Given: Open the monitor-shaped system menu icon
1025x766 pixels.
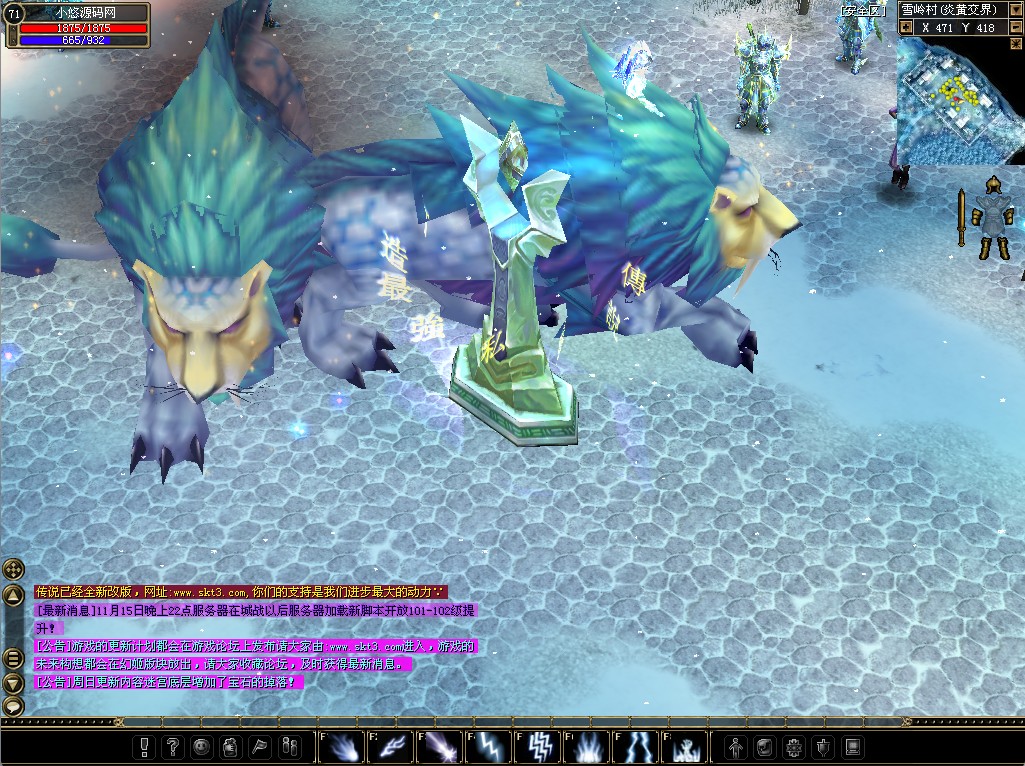Looking at the screenshot, I should (x=852, y=746).
